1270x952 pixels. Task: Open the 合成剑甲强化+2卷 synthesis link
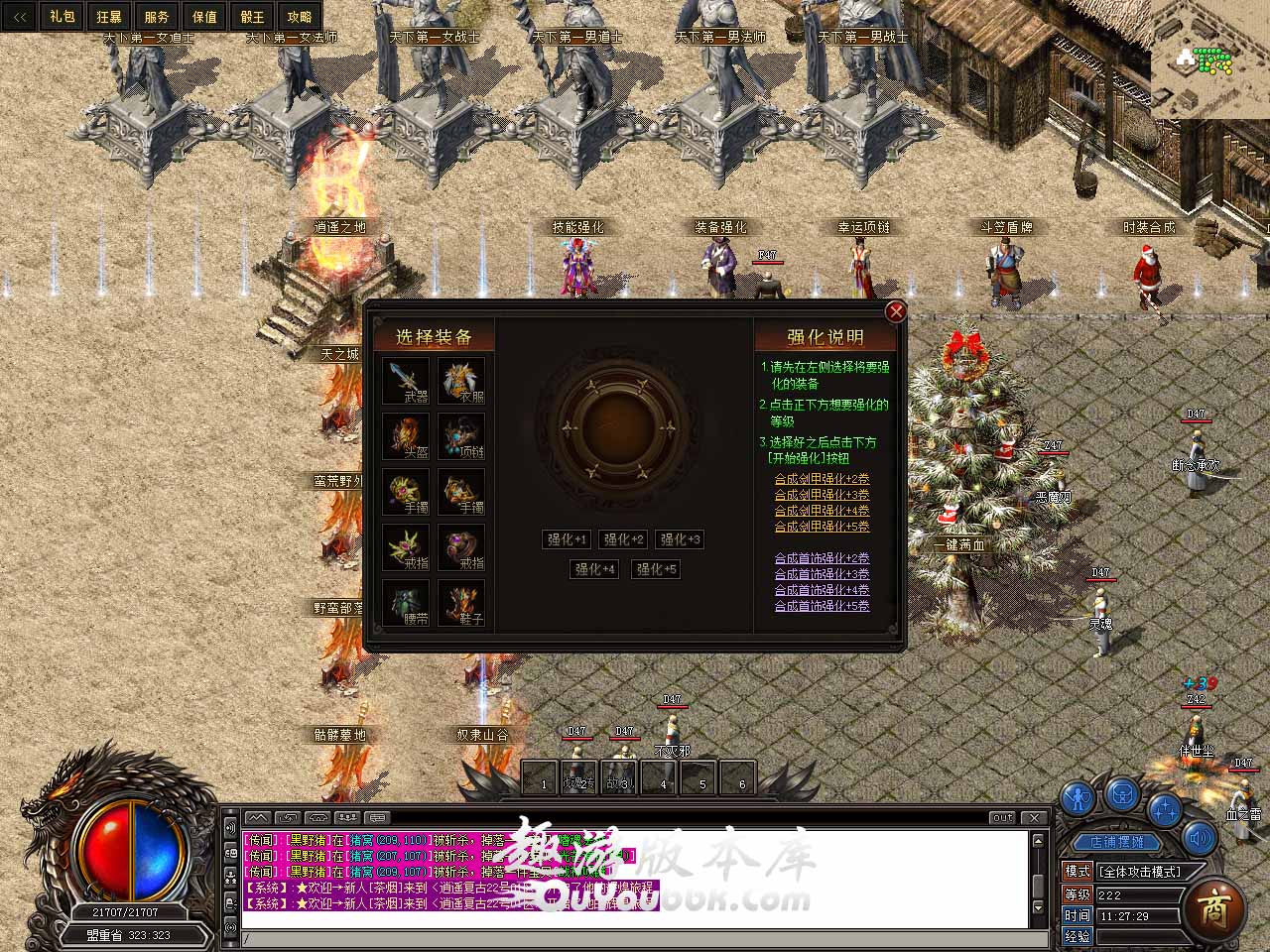pyautogui.click(x=822, y=479)
